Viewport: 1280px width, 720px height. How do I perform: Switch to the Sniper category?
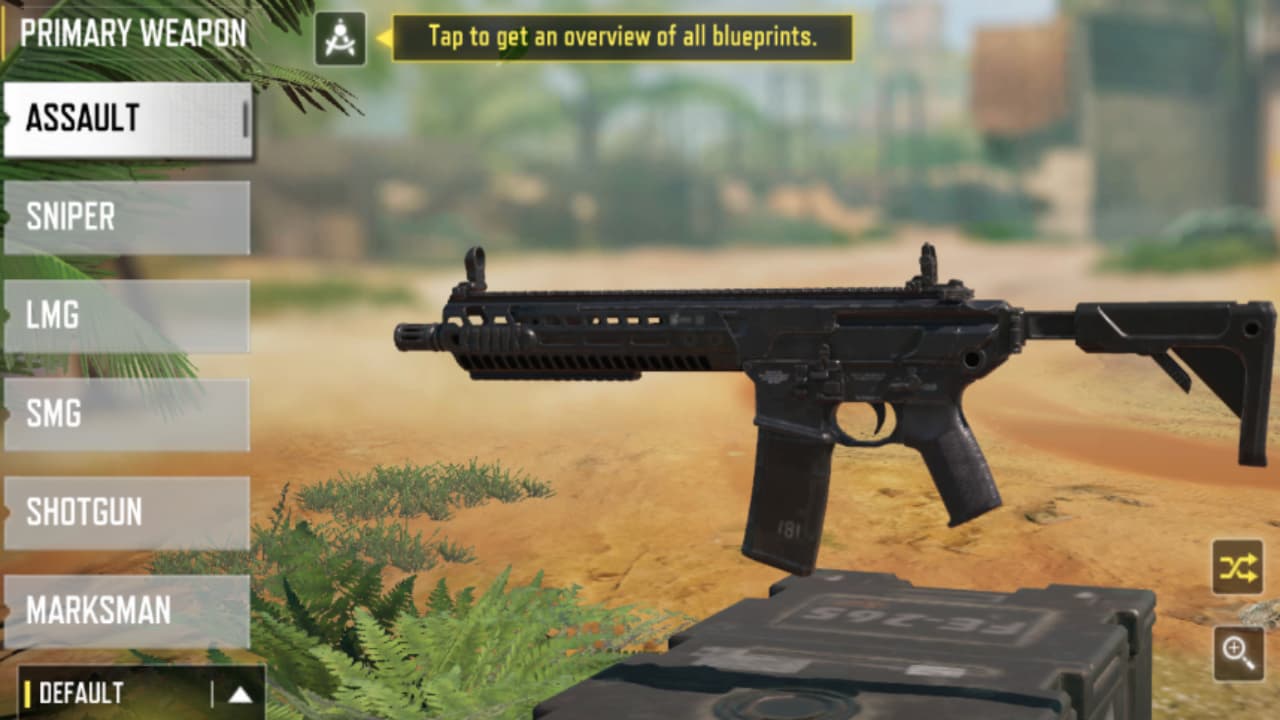point(120,217)
